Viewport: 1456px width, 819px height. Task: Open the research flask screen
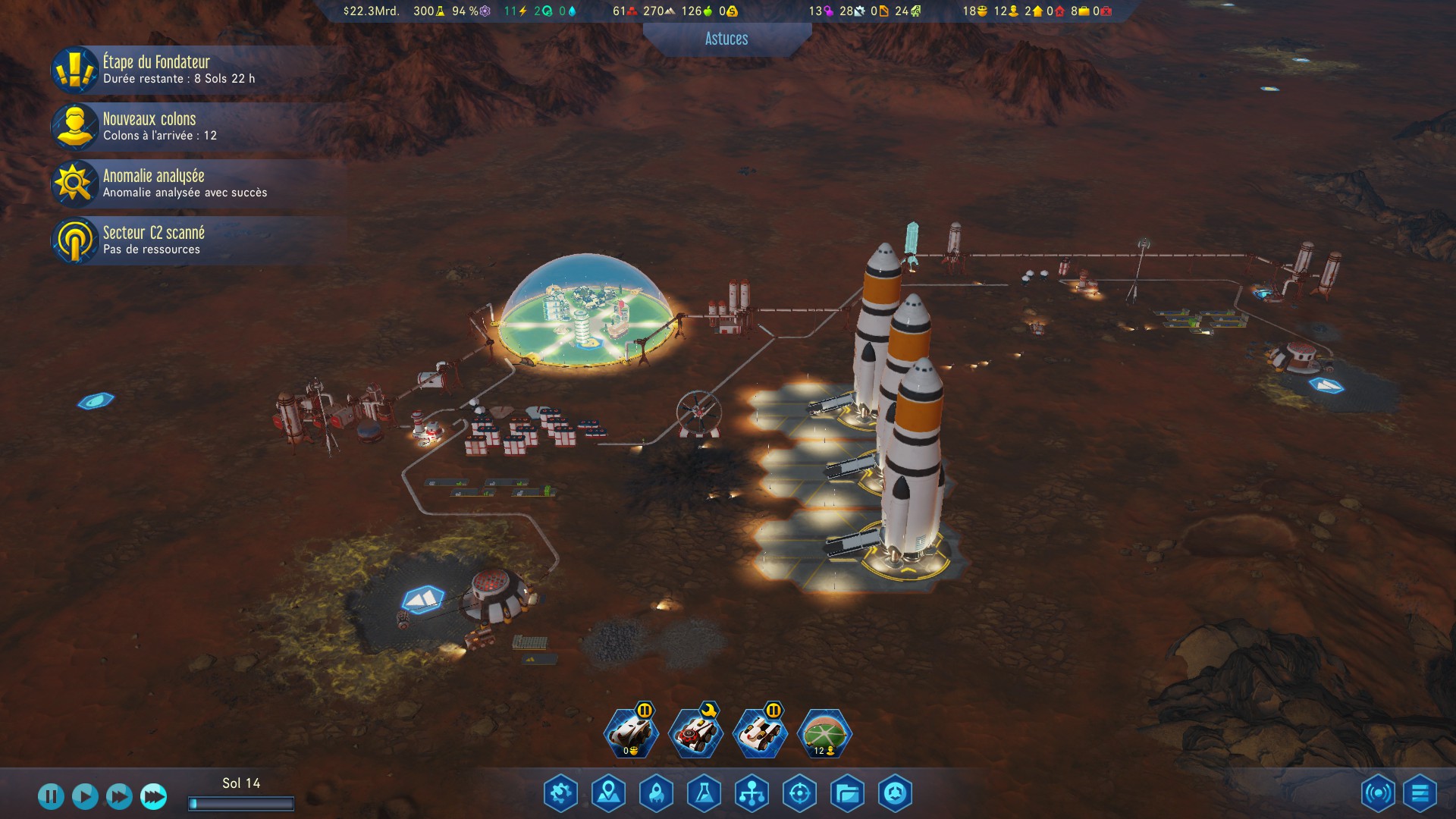tap(704, 794)
